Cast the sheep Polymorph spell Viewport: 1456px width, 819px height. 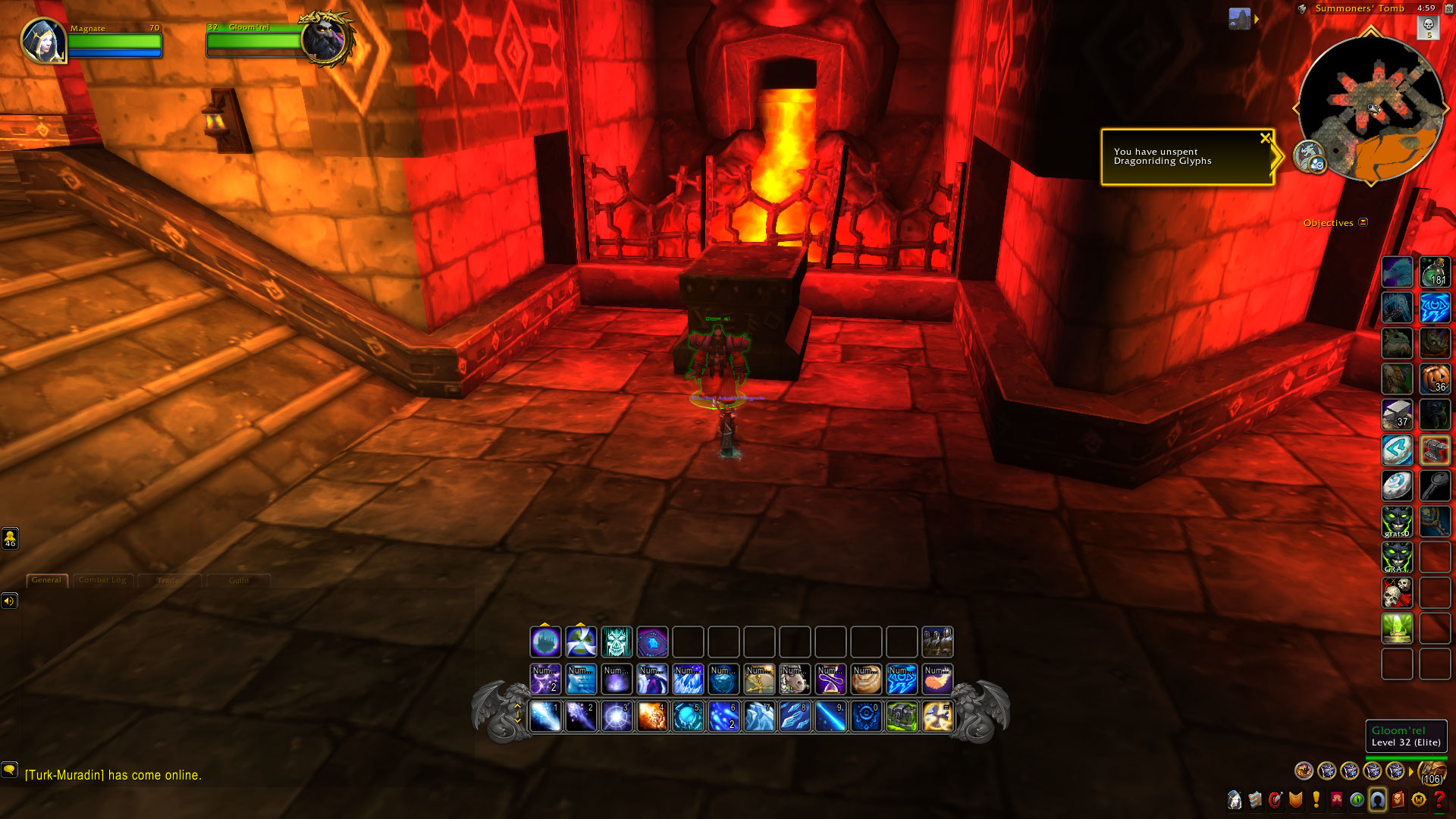pyautogui.click(x=795, y=679)
